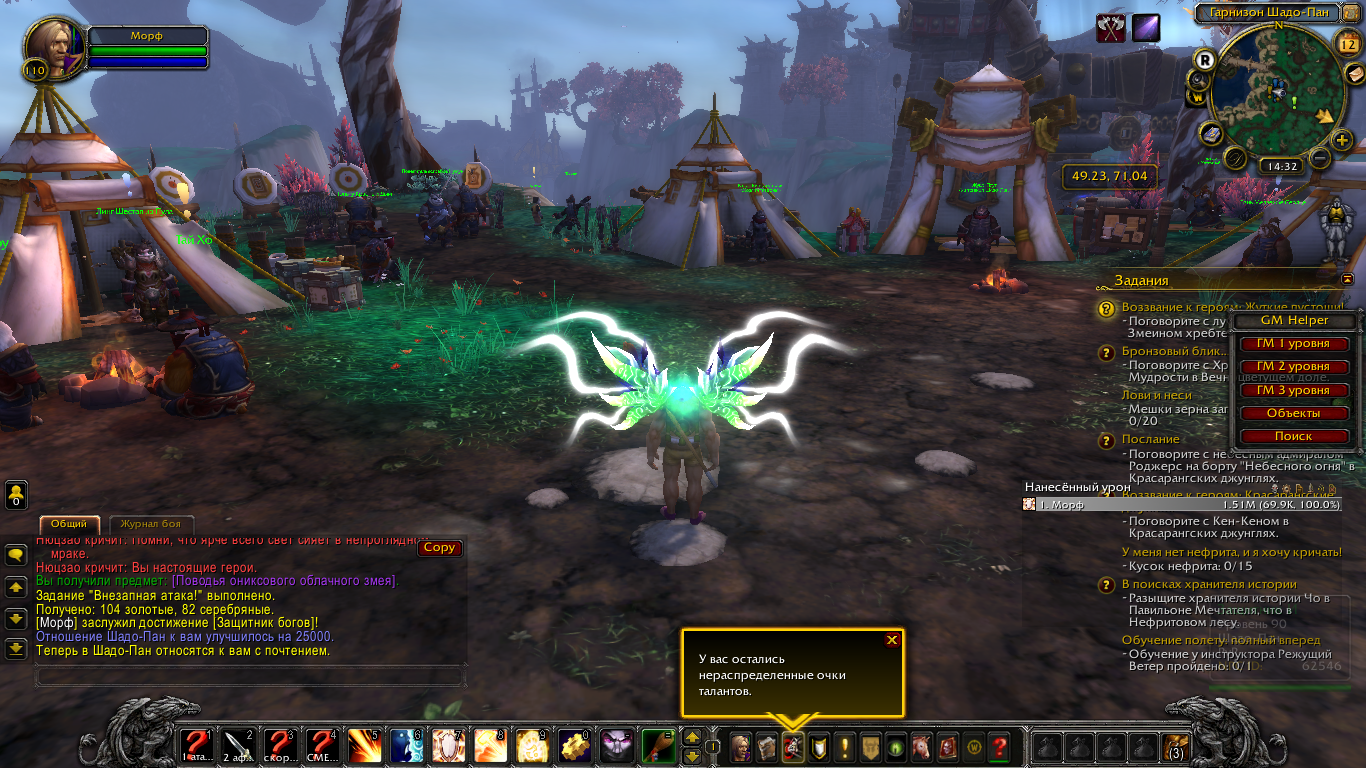Open the character info micro button

pos(741,746)
